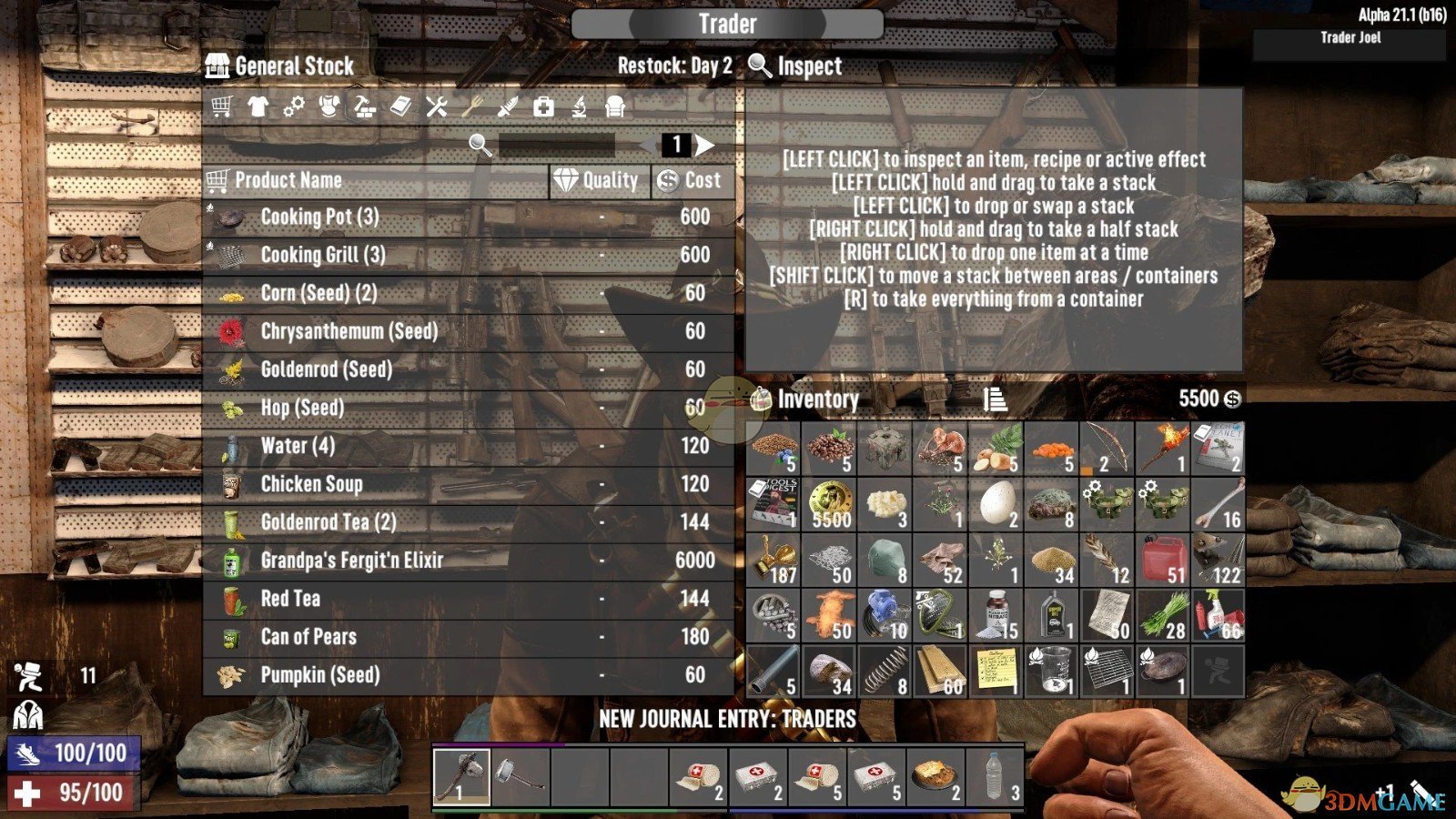Filter stock by furniture armchair icon
This screenshot has height=819, width=1456.
coord(615,106)
